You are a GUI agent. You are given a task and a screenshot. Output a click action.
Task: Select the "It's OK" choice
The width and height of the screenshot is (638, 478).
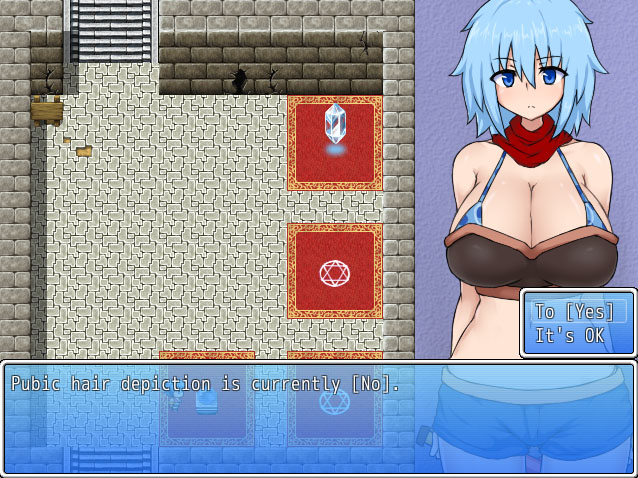tap(570, 336)
